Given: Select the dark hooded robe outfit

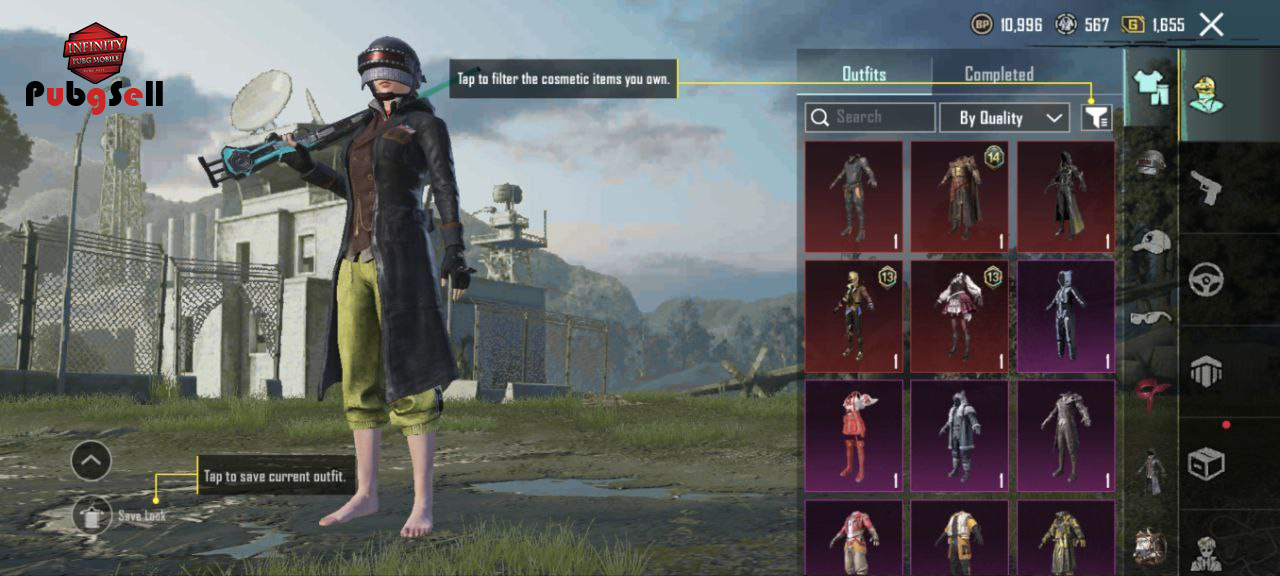Looking at the screenshot, I should pyautogui.click(x=1065, y=196).
